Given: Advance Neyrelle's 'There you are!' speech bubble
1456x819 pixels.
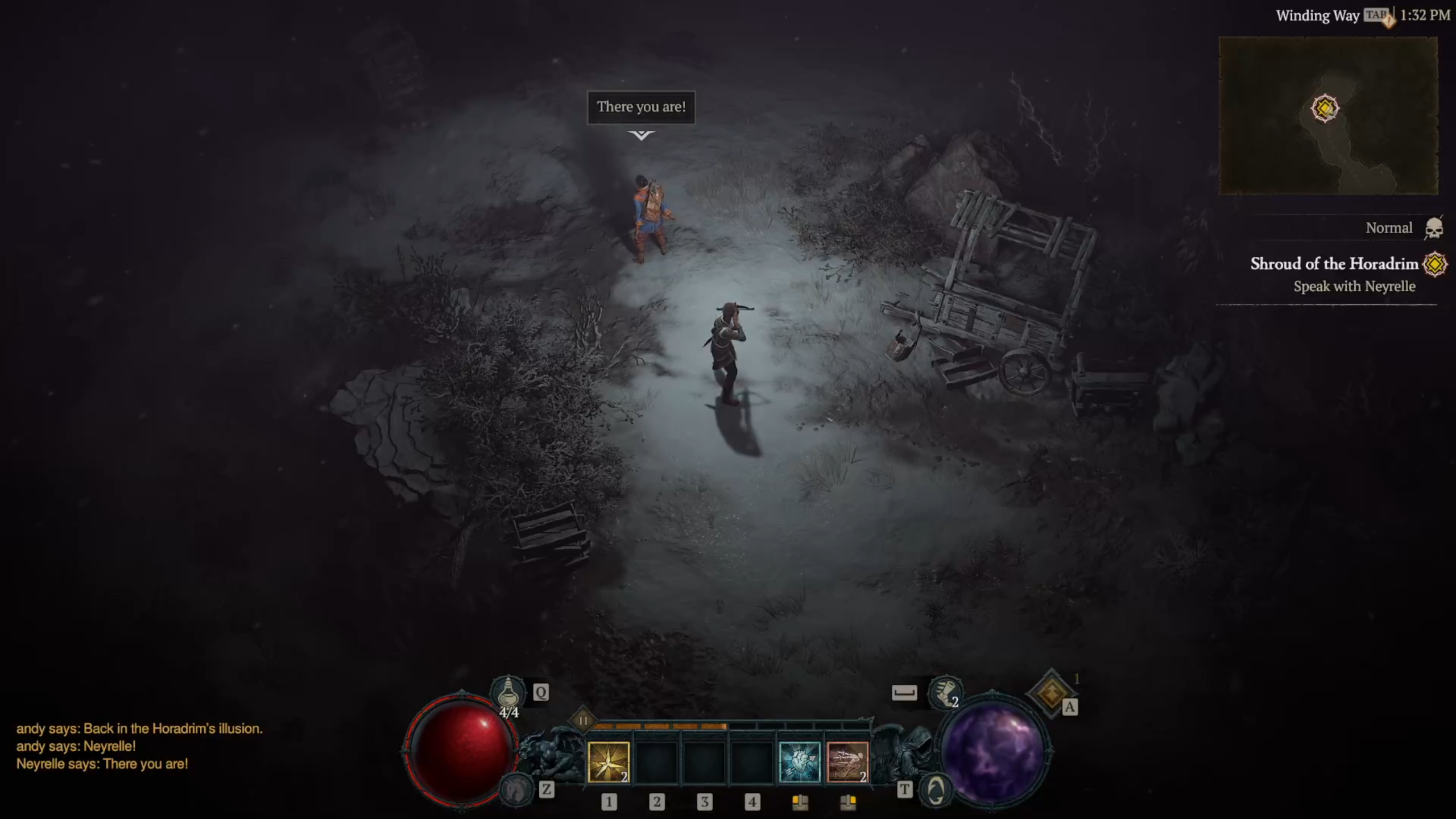Looking at the screenshot, I should (x=641, y=107).
